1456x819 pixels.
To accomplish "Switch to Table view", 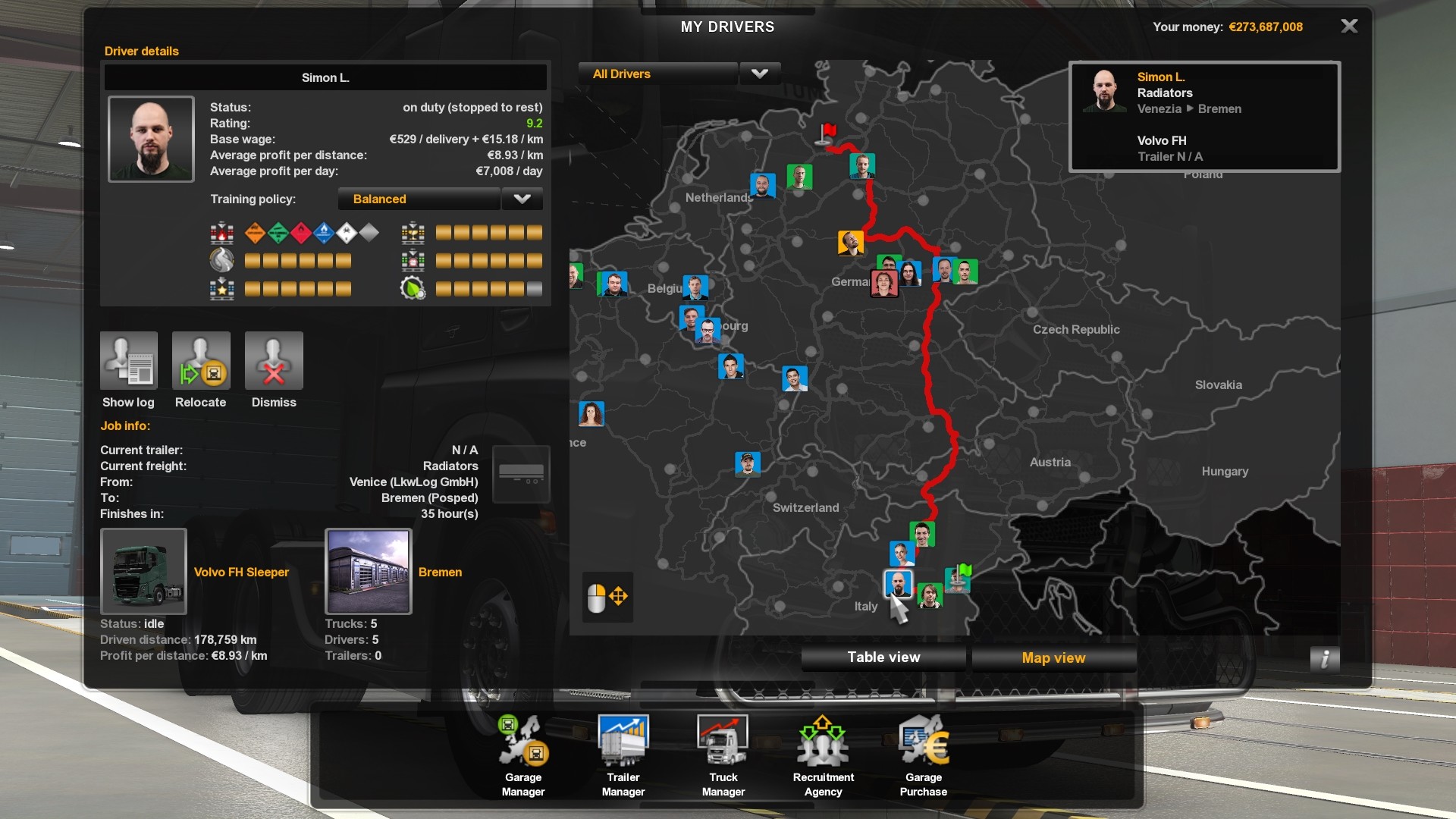I will (883, 657).
